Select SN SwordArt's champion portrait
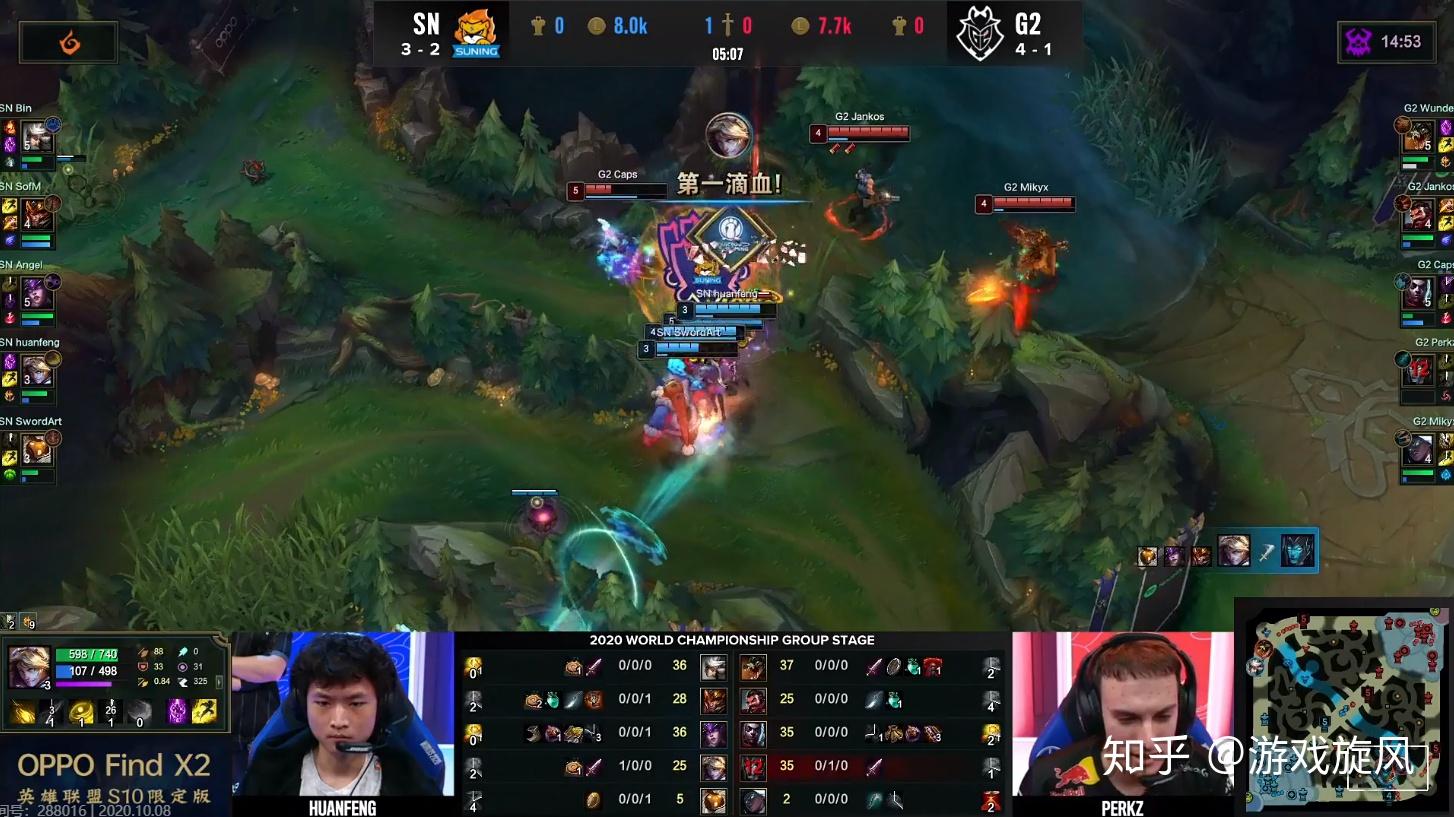The width and height of the screenshot is (1454, 817). click(37, 449)
